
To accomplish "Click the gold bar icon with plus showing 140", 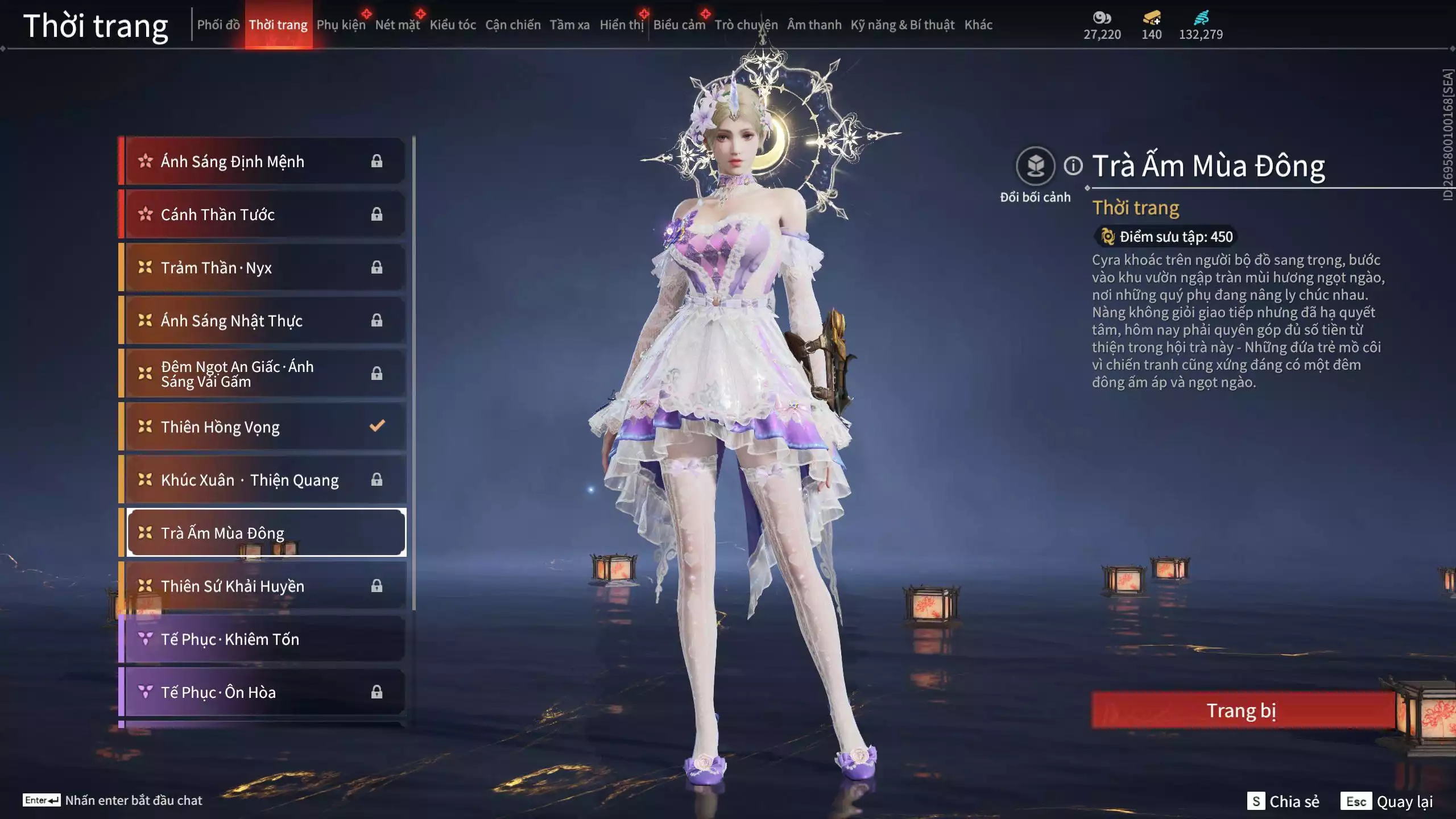I will [x=1151, y=19].
